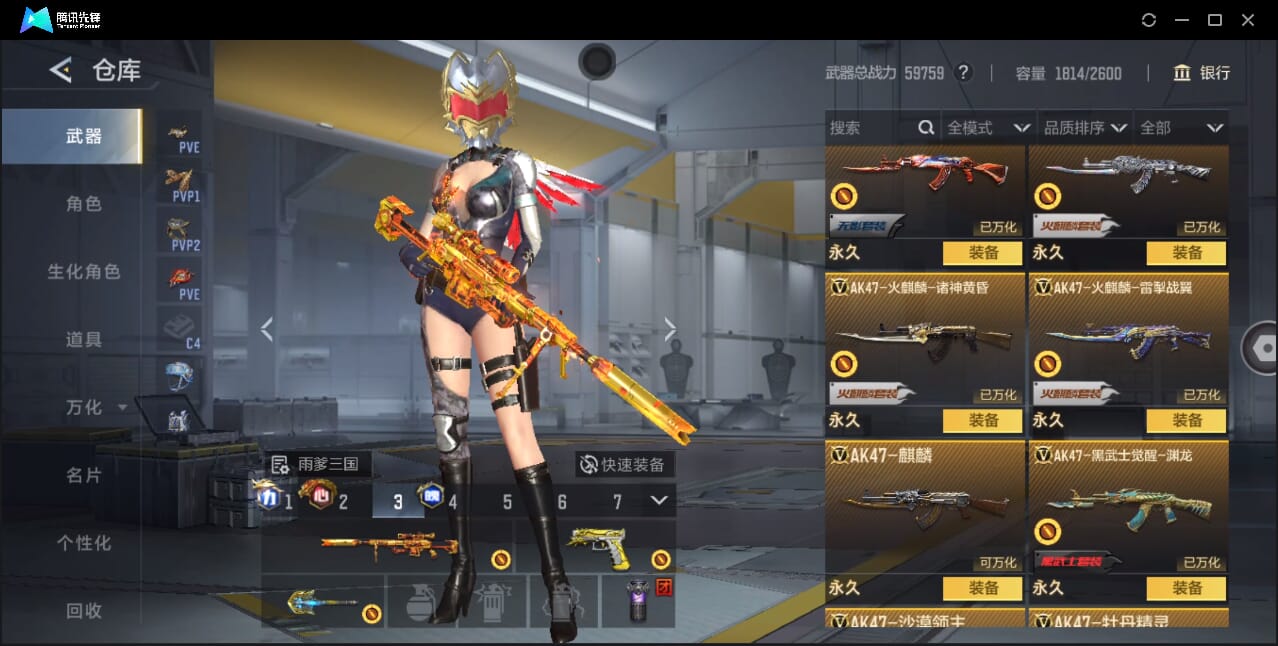Viewport: 1278px width, 646px height.
Task: Use 快速装备 quick equip
Action: [x=624, y=465]
